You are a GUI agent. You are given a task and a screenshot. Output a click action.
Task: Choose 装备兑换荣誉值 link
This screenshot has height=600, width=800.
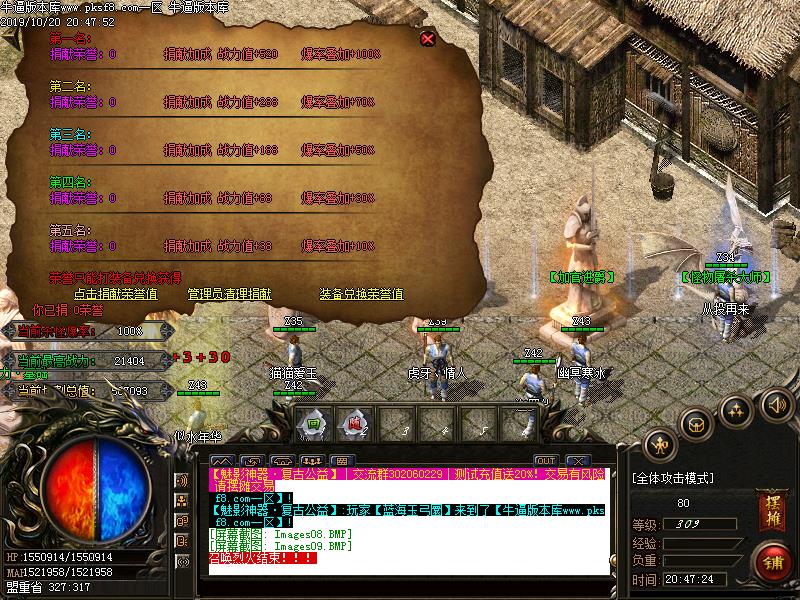pyautogui.click(x=361, y=294)
